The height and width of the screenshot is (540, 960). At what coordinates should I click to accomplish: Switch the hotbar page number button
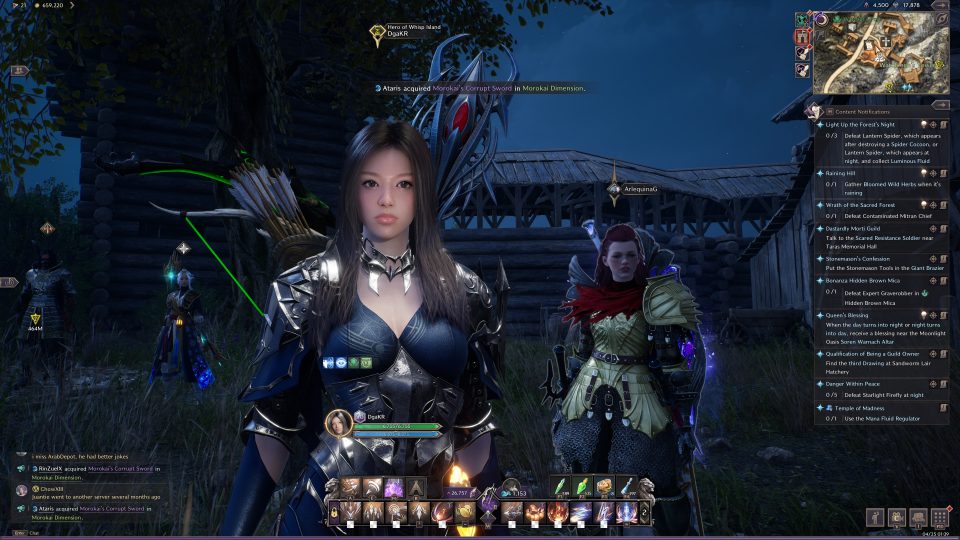[644, 512]
